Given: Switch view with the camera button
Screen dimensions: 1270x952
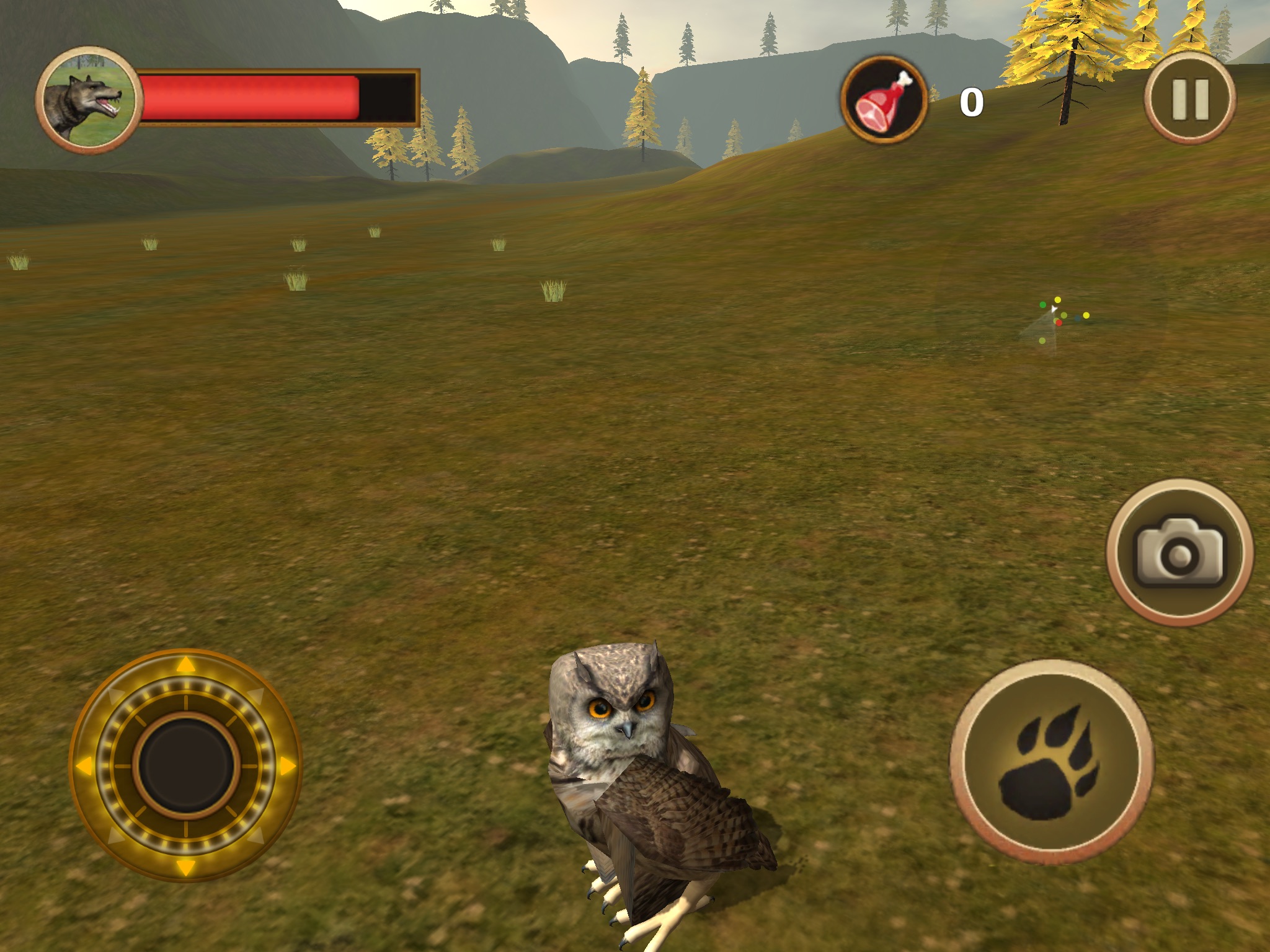Looking at the screenshot, I should pos(1179,553).
